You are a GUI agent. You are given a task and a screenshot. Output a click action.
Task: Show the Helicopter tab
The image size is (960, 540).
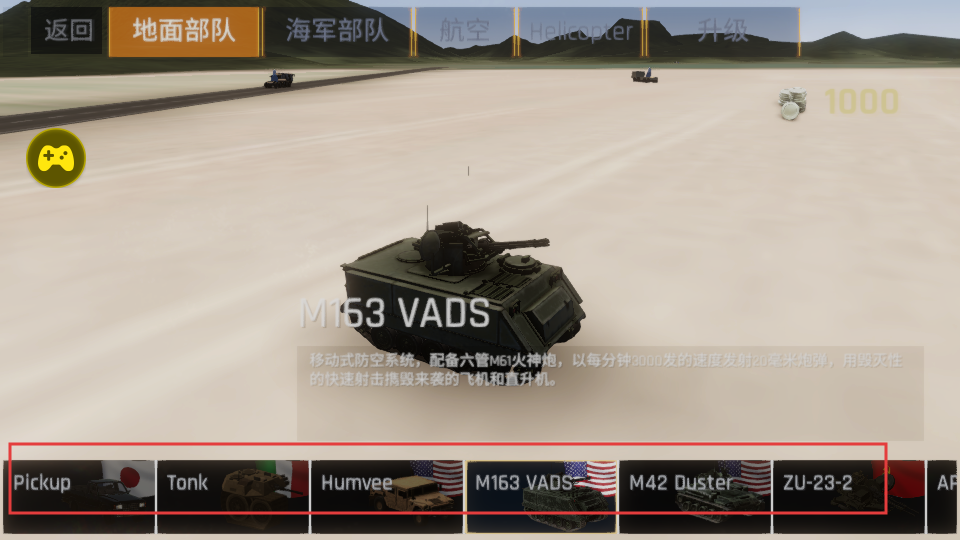(581, 31)
